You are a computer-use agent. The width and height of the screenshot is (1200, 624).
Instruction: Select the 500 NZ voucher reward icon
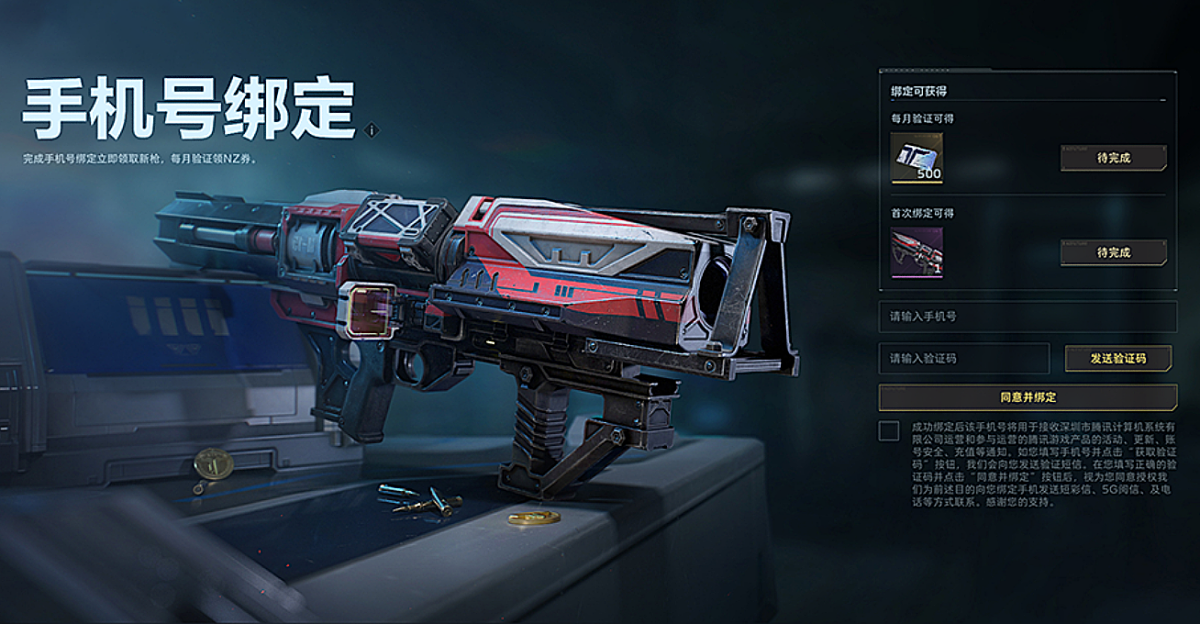(x=917, y=158)
